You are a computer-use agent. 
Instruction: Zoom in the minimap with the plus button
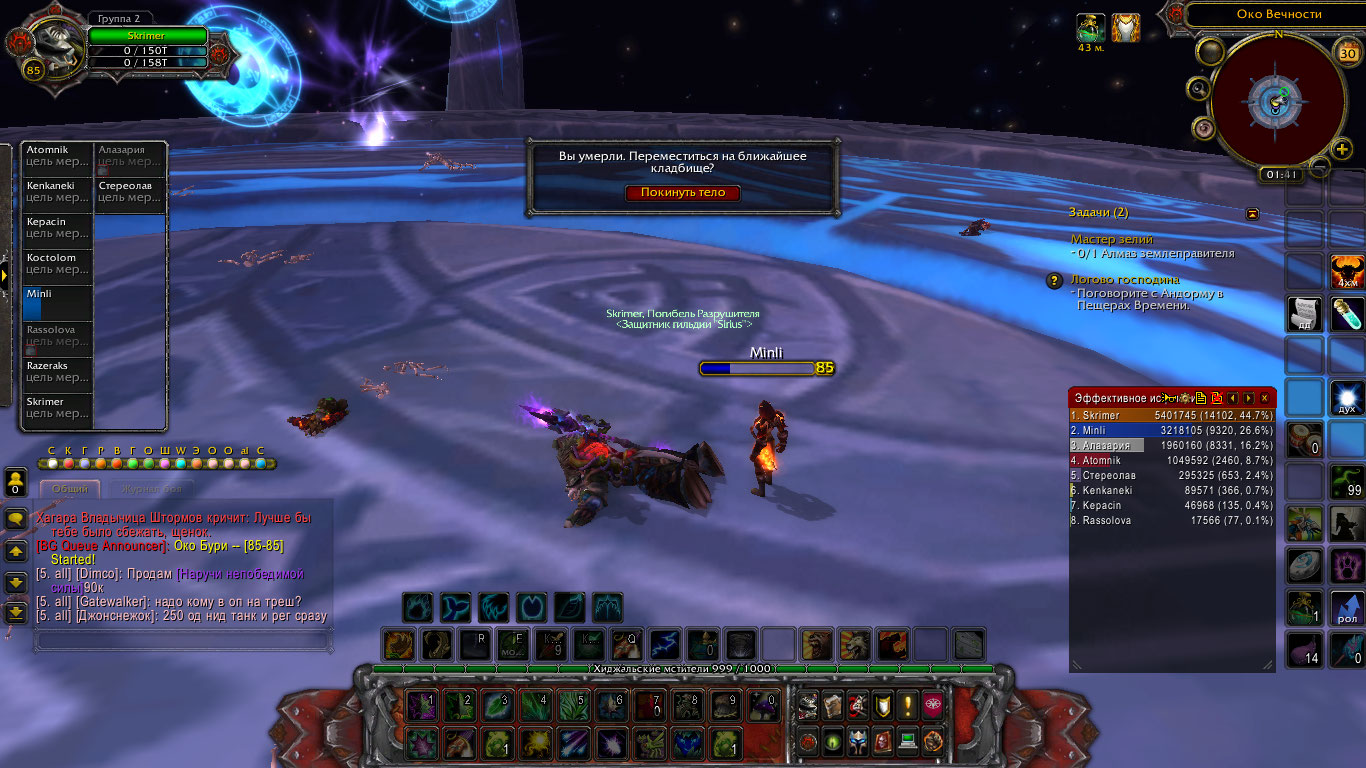[x=1342, y=150]
